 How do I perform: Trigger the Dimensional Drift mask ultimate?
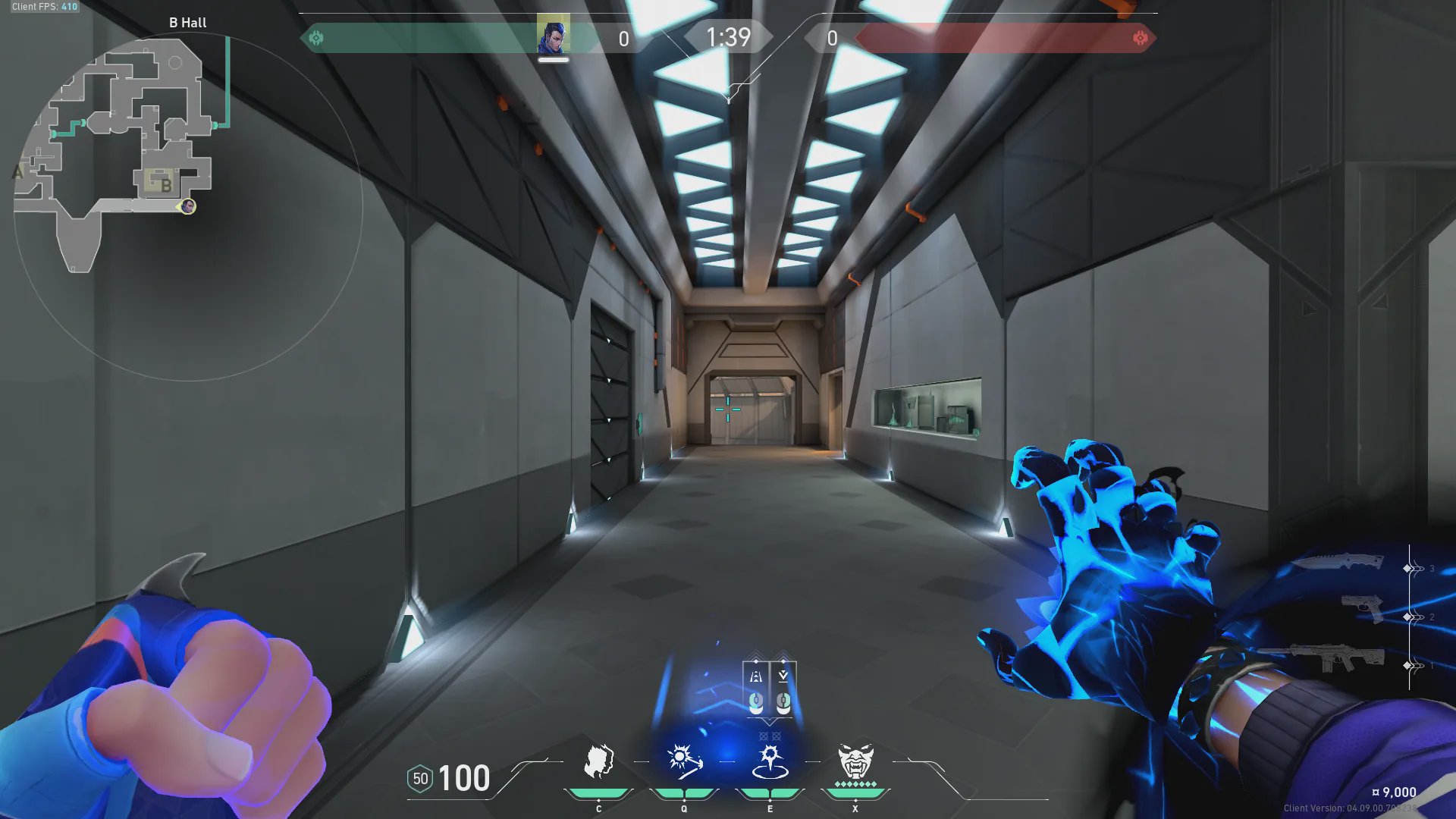(855, 762)
